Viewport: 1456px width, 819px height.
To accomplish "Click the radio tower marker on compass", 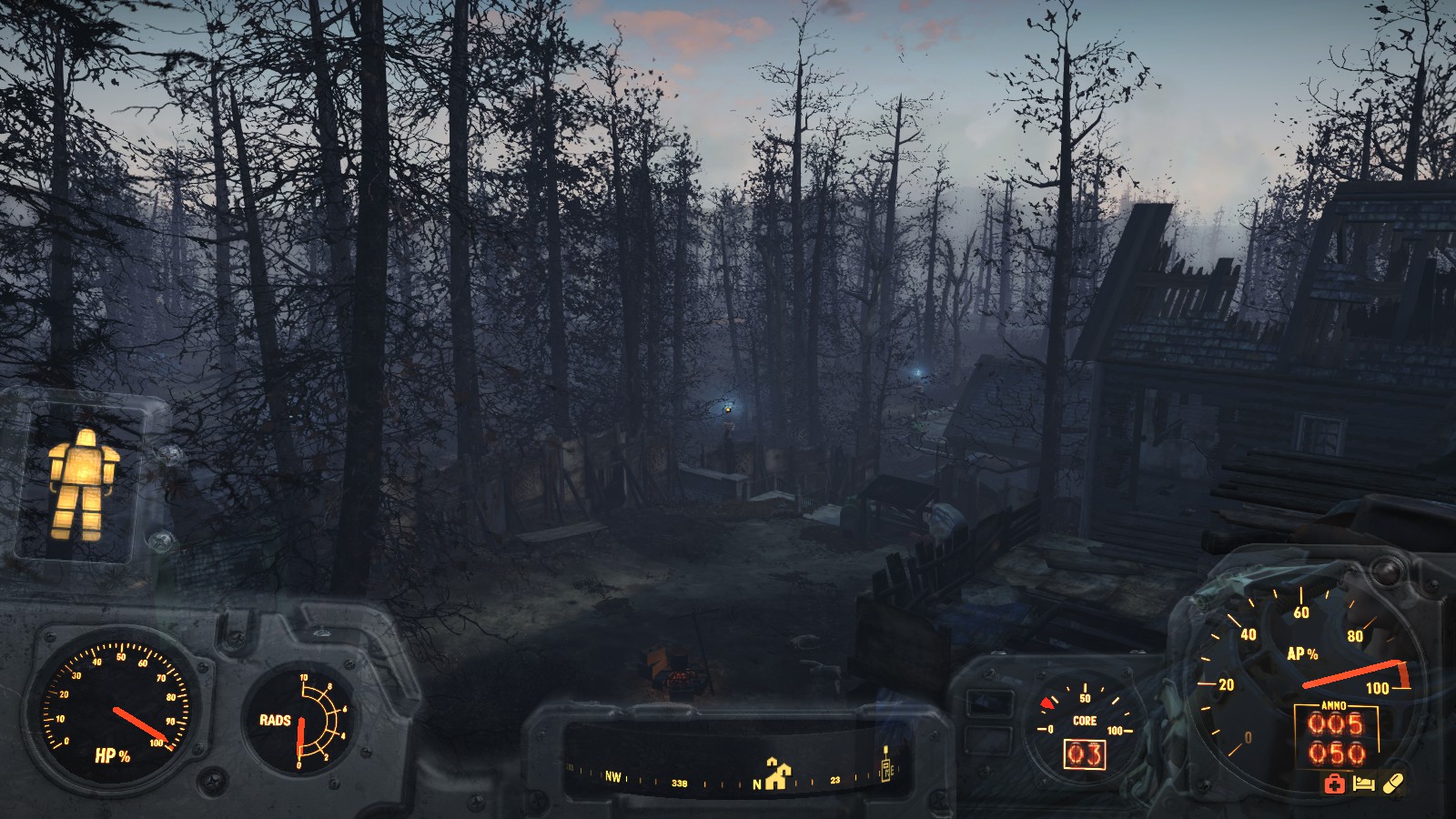I will pos(886,763).
